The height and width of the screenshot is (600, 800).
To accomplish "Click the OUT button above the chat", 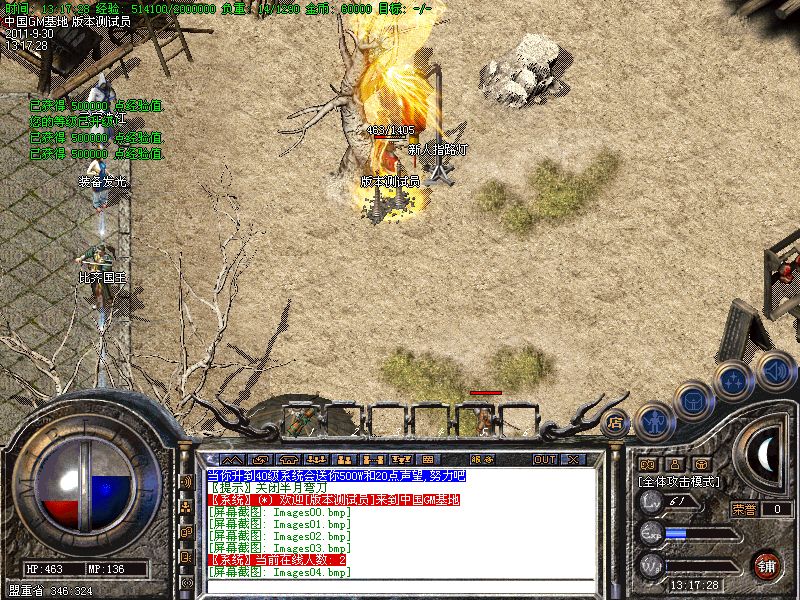I will (x=544, y=459).
